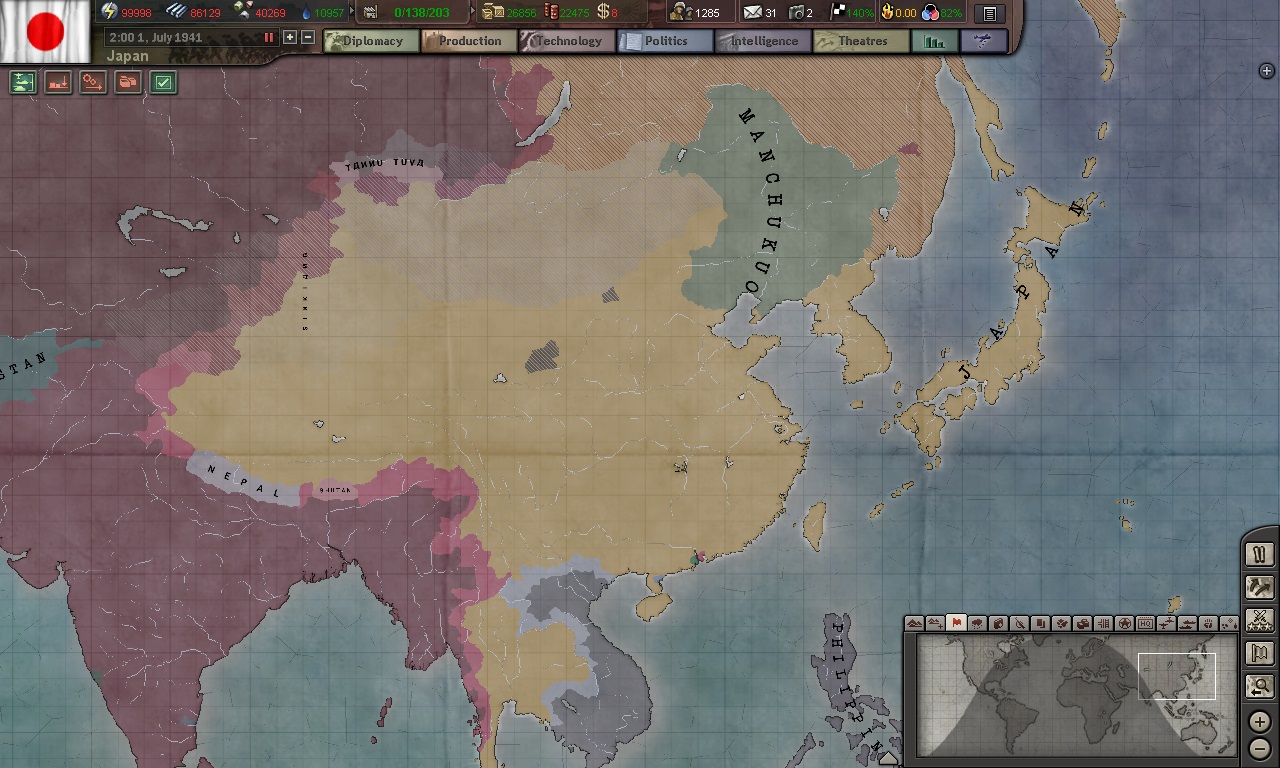Viewport: 1280px width, 768px height.
Task: Open the statistics ledger icon beside Theatres
Action: coord(934,41)
